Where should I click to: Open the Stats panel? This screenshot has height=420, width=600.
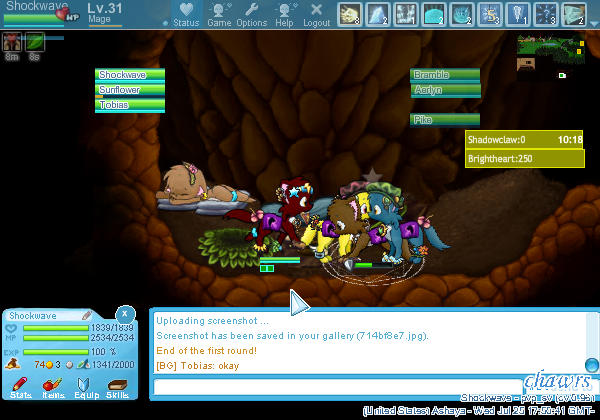click(21, 388)
